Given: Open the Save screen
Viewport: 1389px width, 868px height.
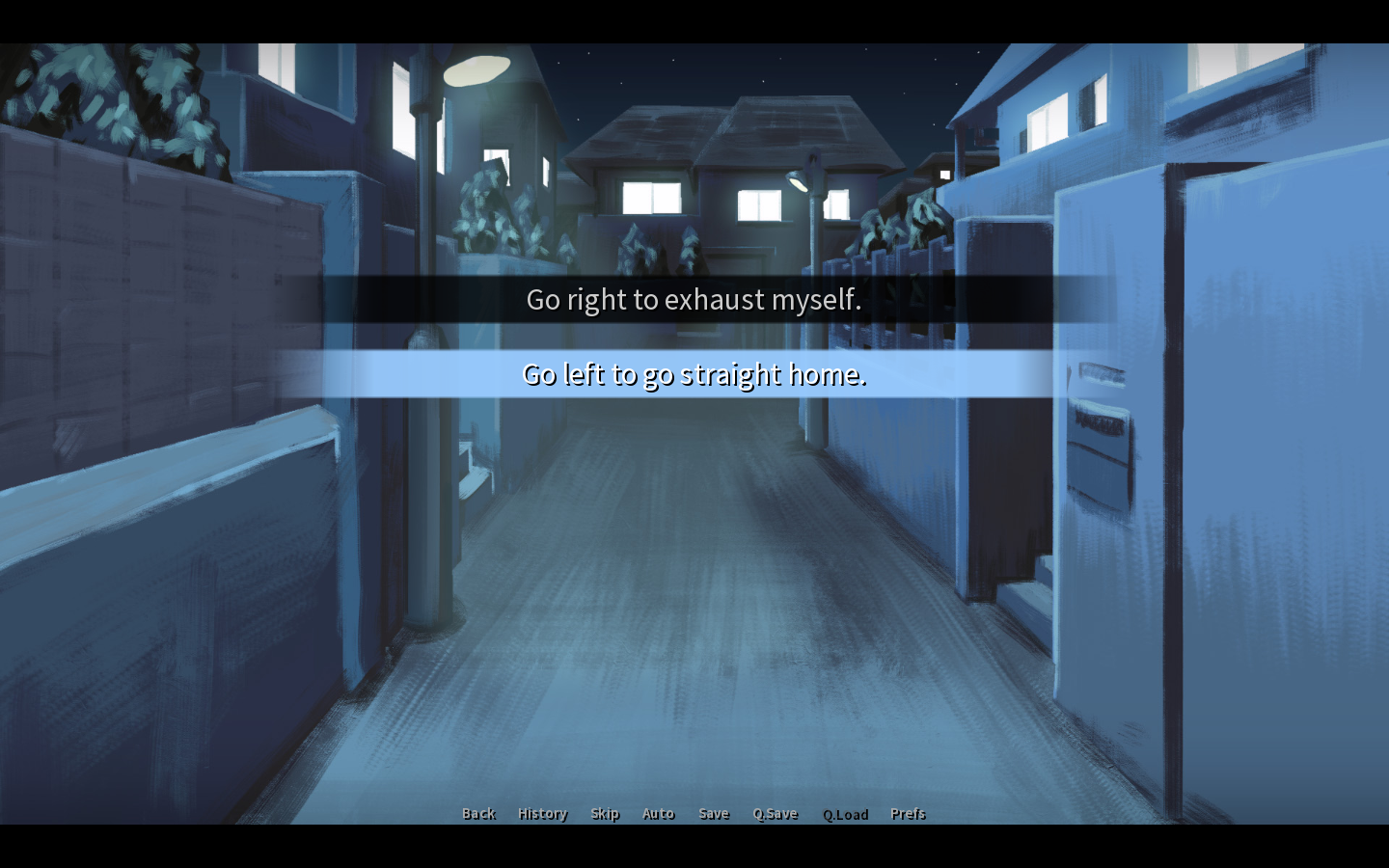Looking at the screenshot, I should pyautogui.click(x=714, y=814).
